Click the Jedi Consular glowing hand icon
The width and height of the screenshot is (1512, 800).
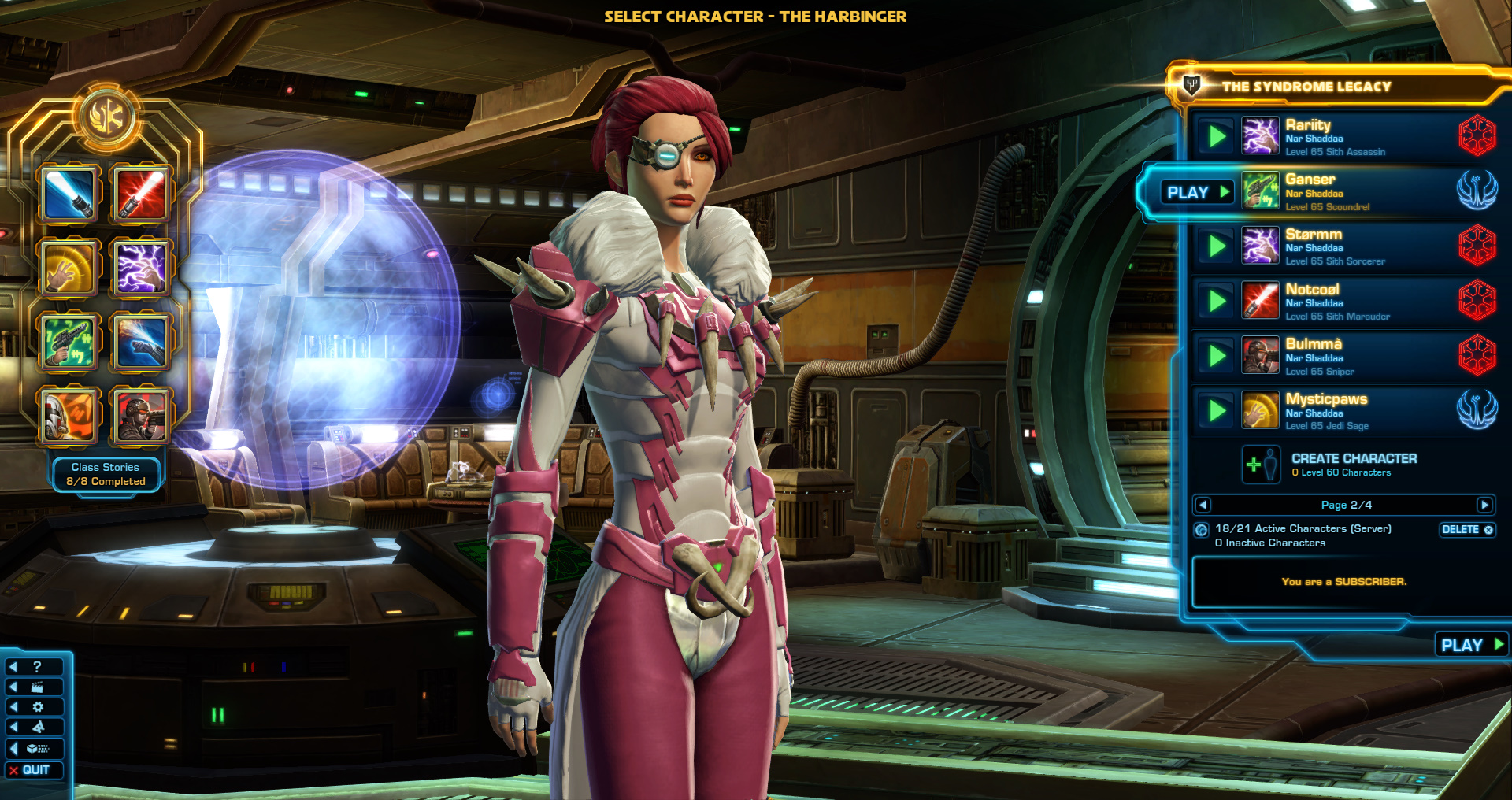[x=69, y=268]
